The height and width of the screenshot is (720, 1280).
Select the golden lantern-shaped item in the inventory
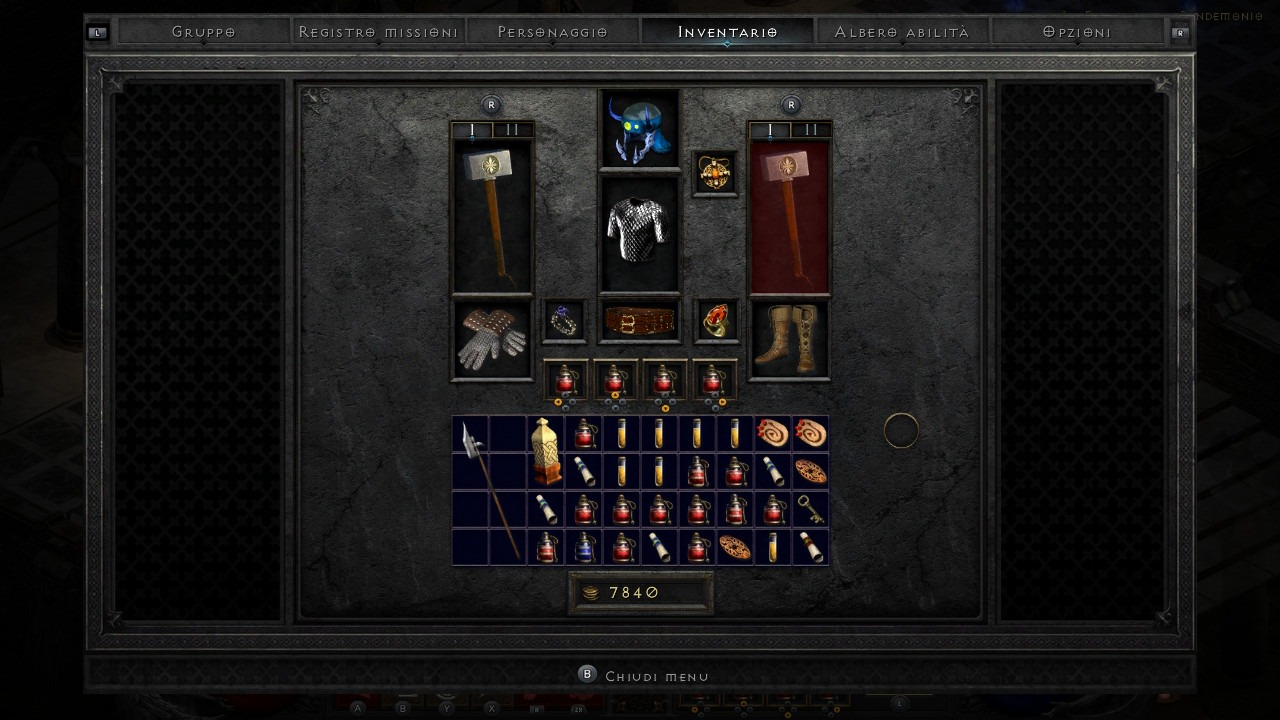[x=546, y=452]
